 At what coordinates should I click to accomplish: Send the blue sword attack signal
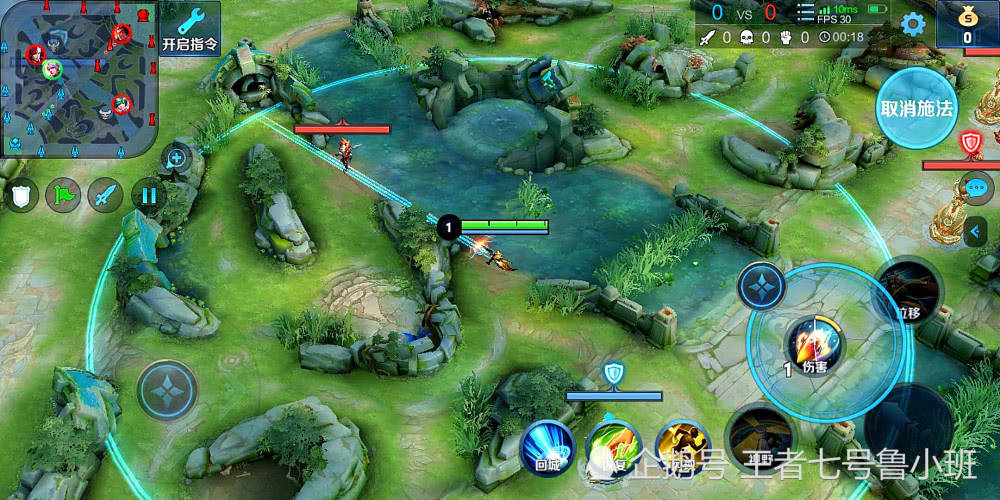tap(106, 195)
